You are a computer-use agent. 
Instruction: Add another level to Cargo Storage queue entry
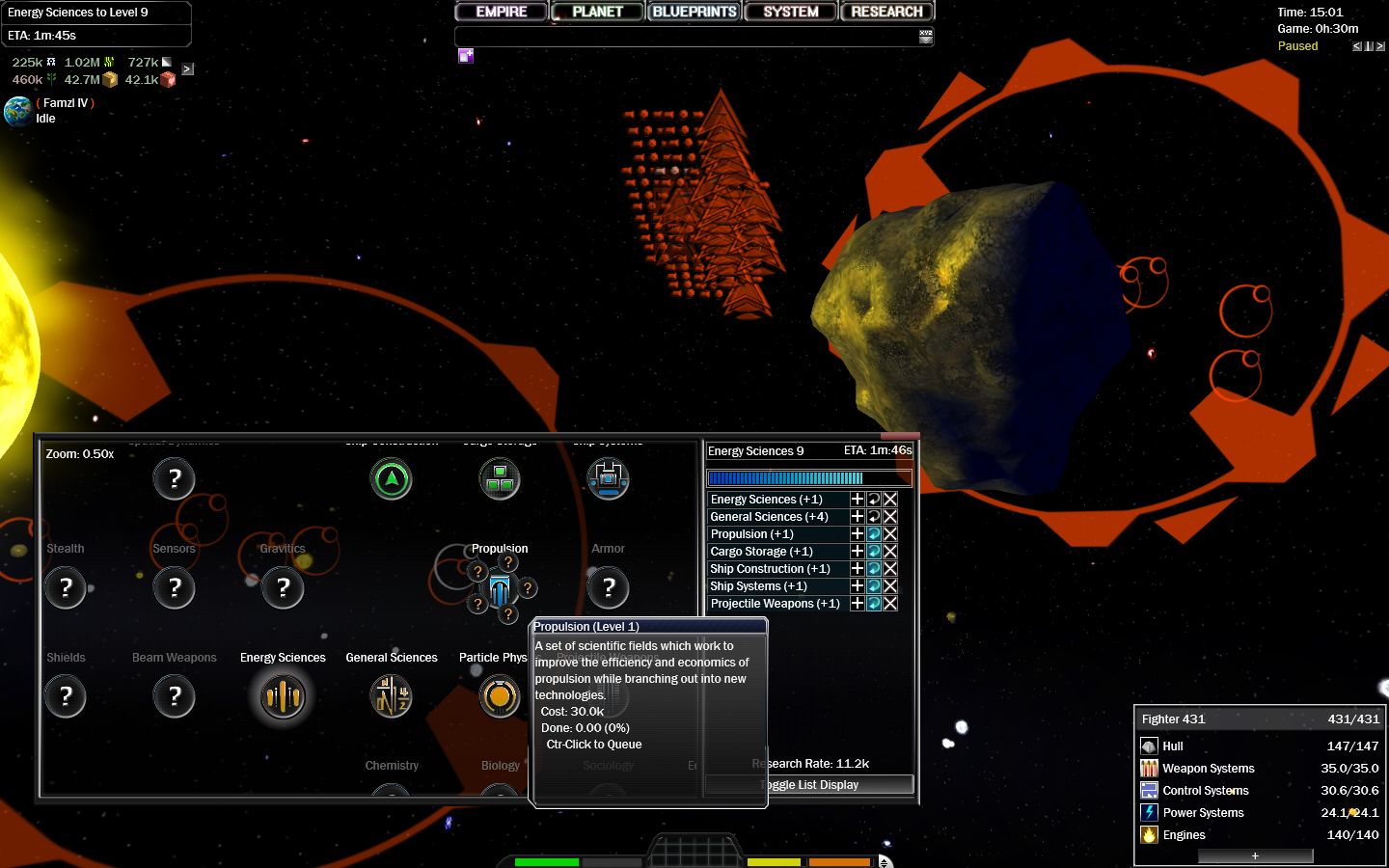coord(857,552)
